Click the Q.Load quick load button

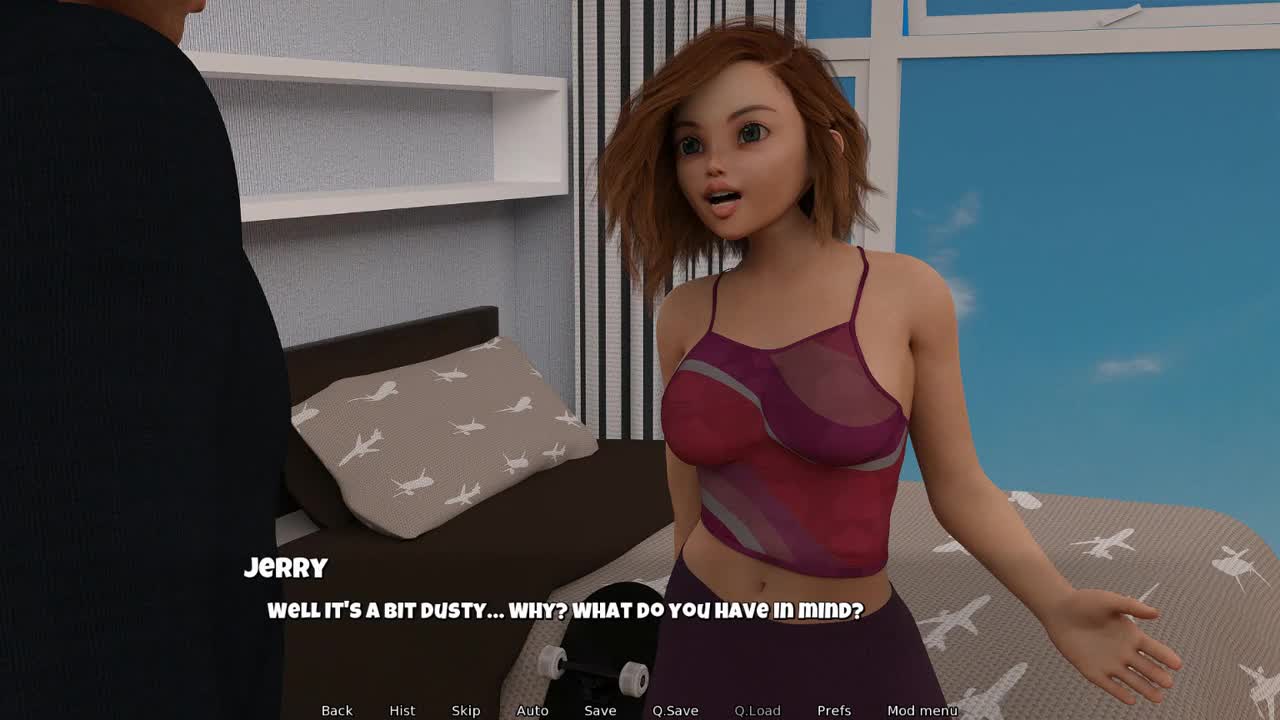[757, 710]
